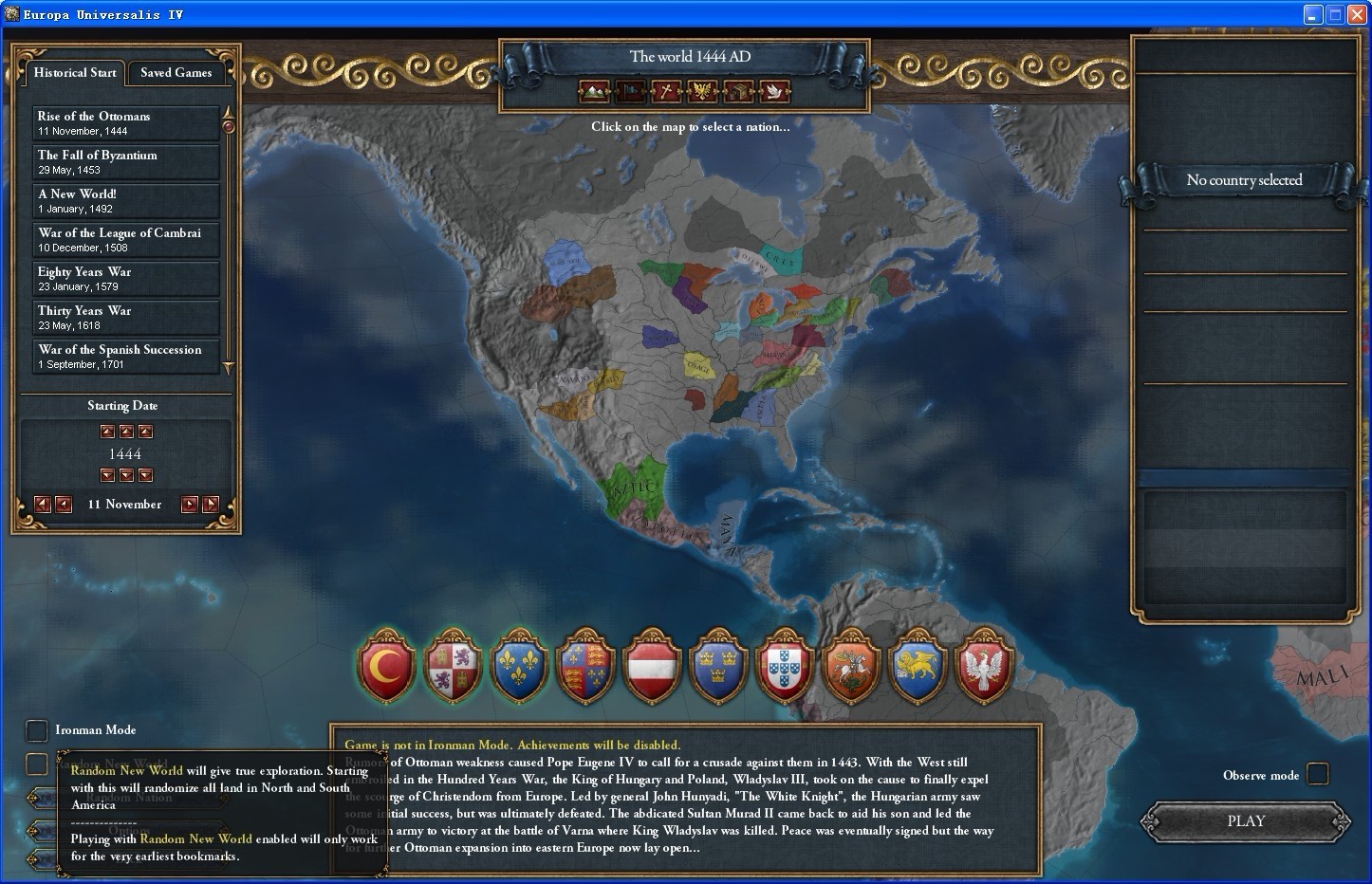Open the Historical Start tab
1372x884 pixels.
tap(75, 73)
